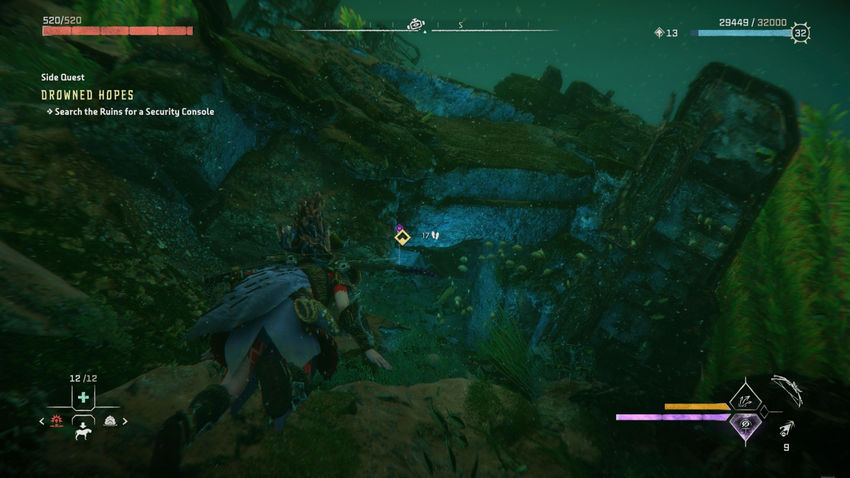Activate the purple Valor Surge diamond
This screenshot has height=478, width=850.
coord(744,424)
